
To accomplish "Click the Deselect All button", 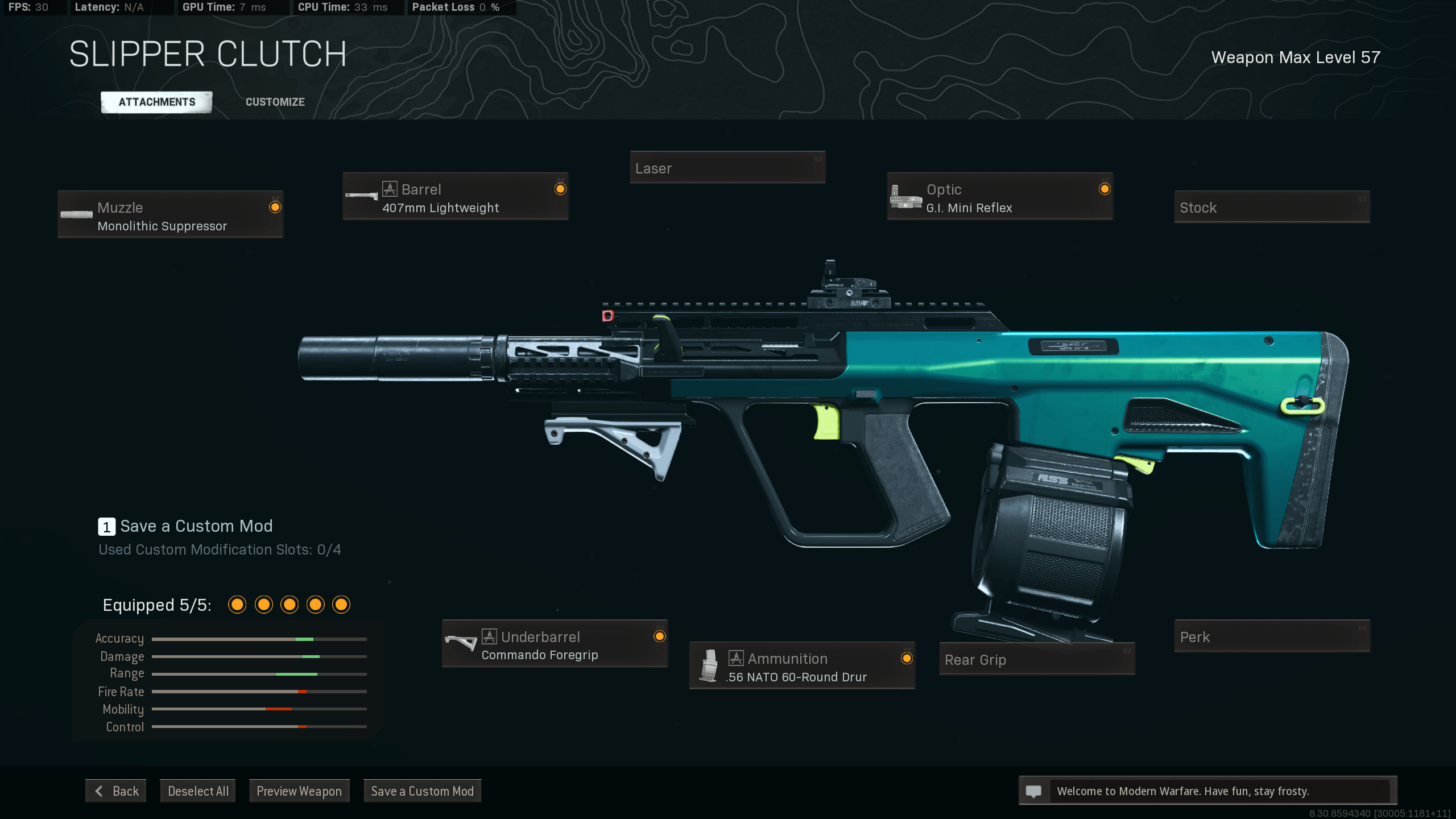I will coord(197,791).
